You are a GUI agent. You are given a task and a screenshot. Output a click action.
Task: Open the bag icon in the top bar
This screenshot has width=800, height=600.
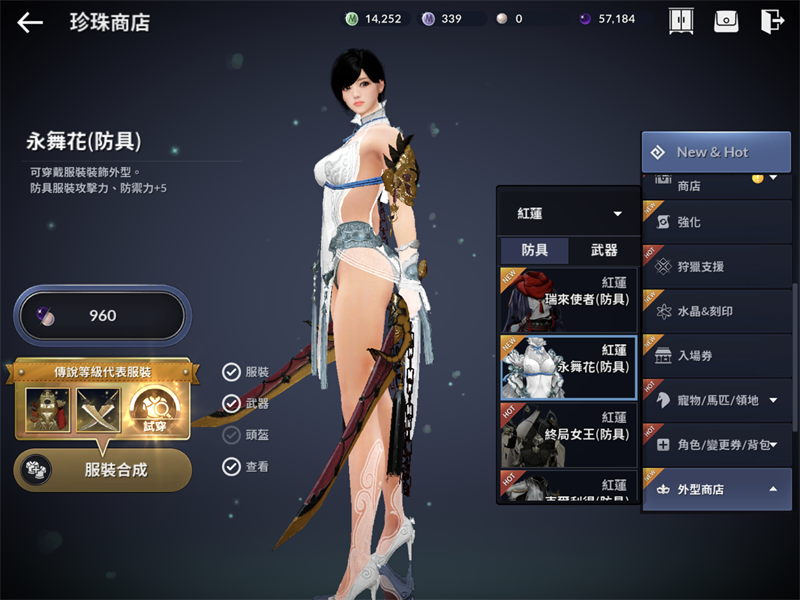726,21
